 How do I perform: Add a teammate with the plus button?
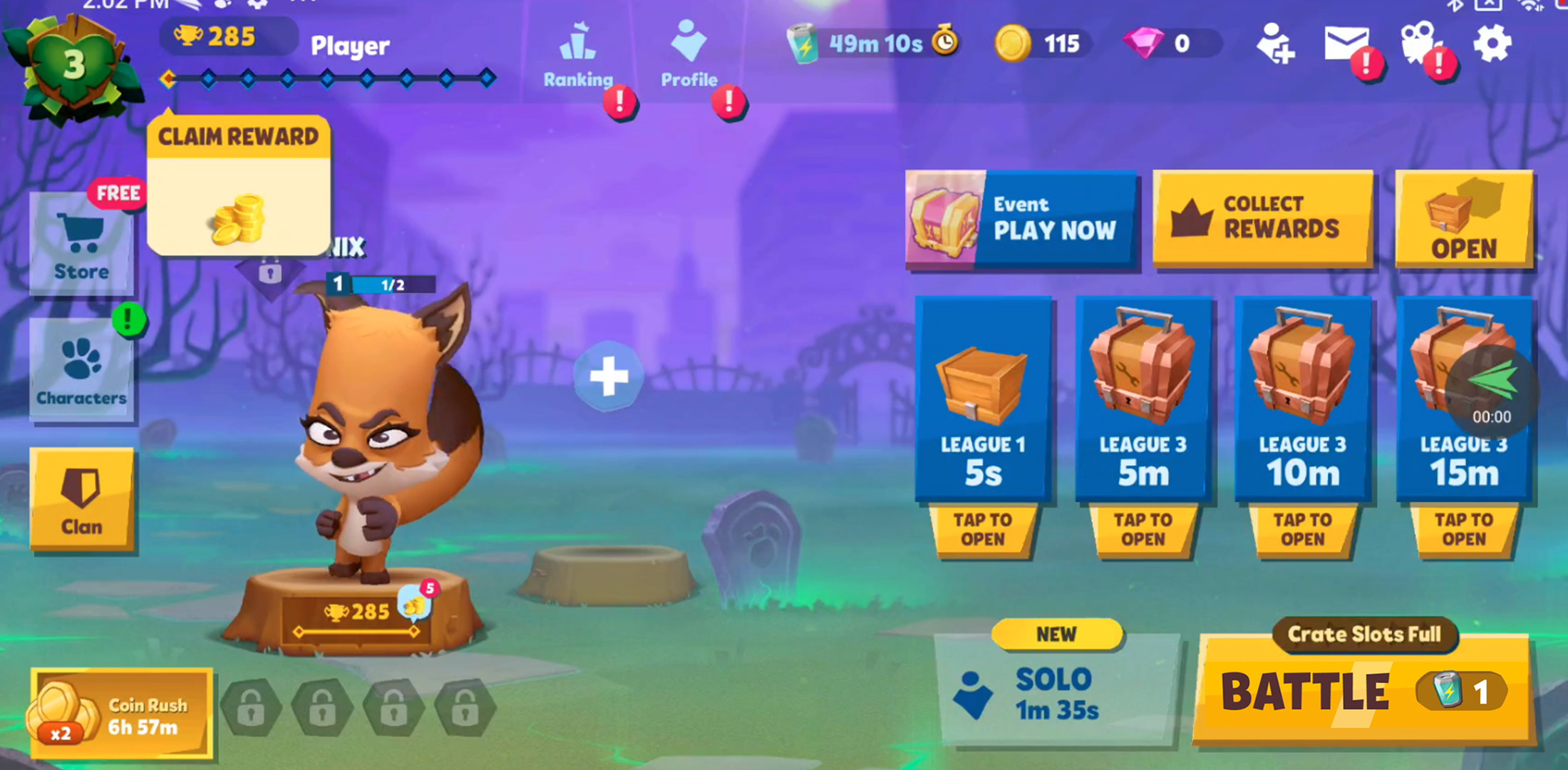[608, 376]
